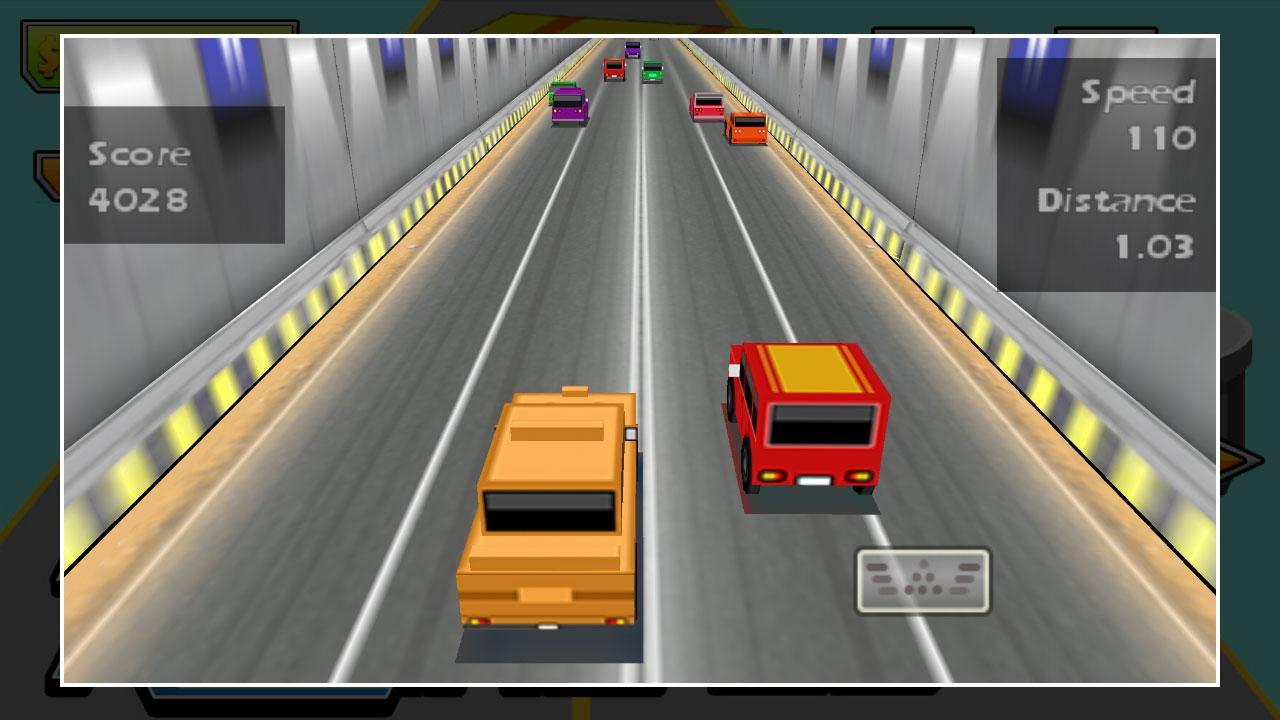Image resolution: width=1280 pixels, height=720 pixels.
Task: Tap the red truck in the right lane
Action: [747, 126]
